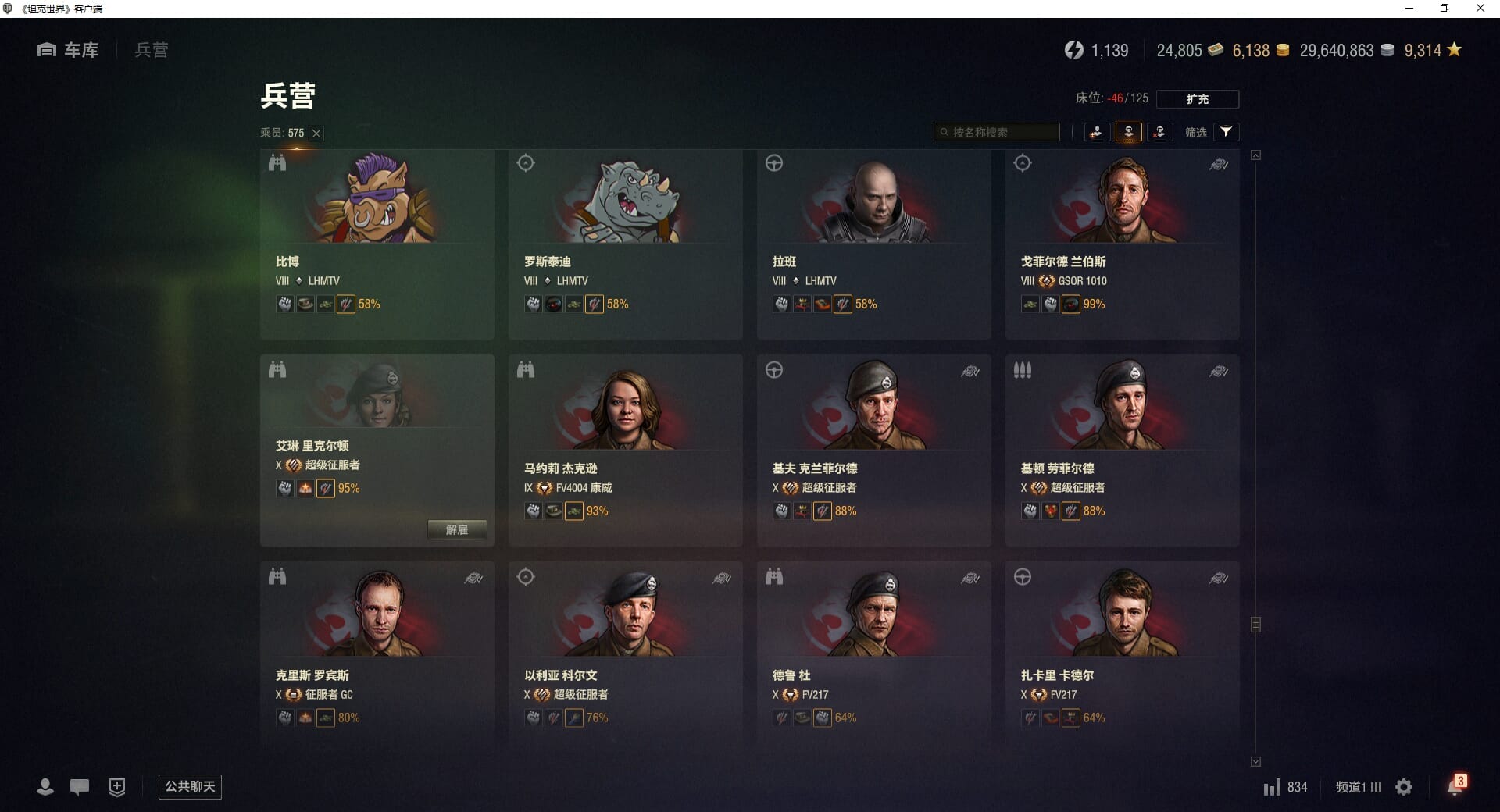The height and width of the screenshot is (812, 1500).
Task: Open the 公共聊天 public chat
Action: [x=190, y=787]
